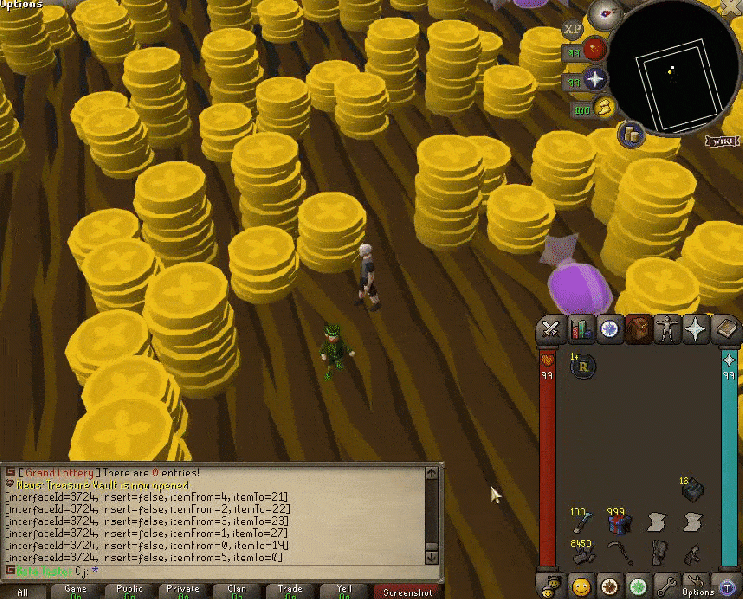This screenshot has height=599, width=743.
Task: Select the rune pouch inventory item
Action: pos(582,367)
